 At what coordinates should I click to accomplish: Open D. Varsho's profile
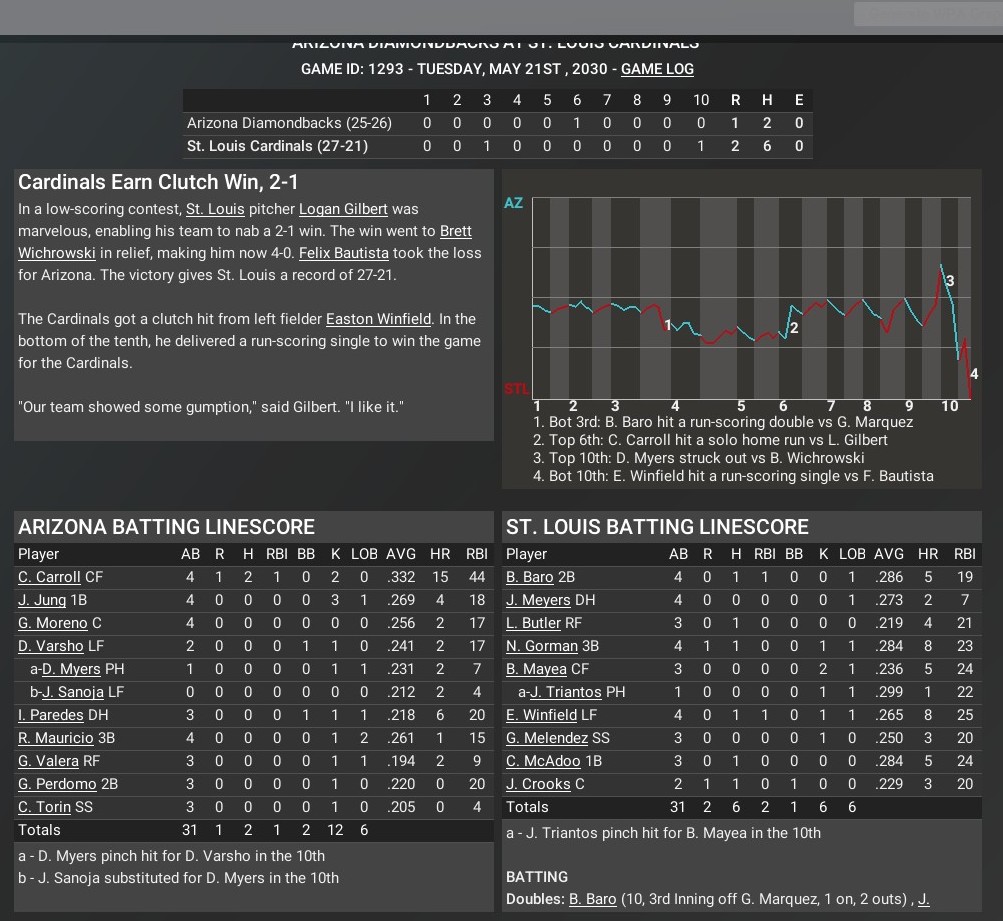49,646
